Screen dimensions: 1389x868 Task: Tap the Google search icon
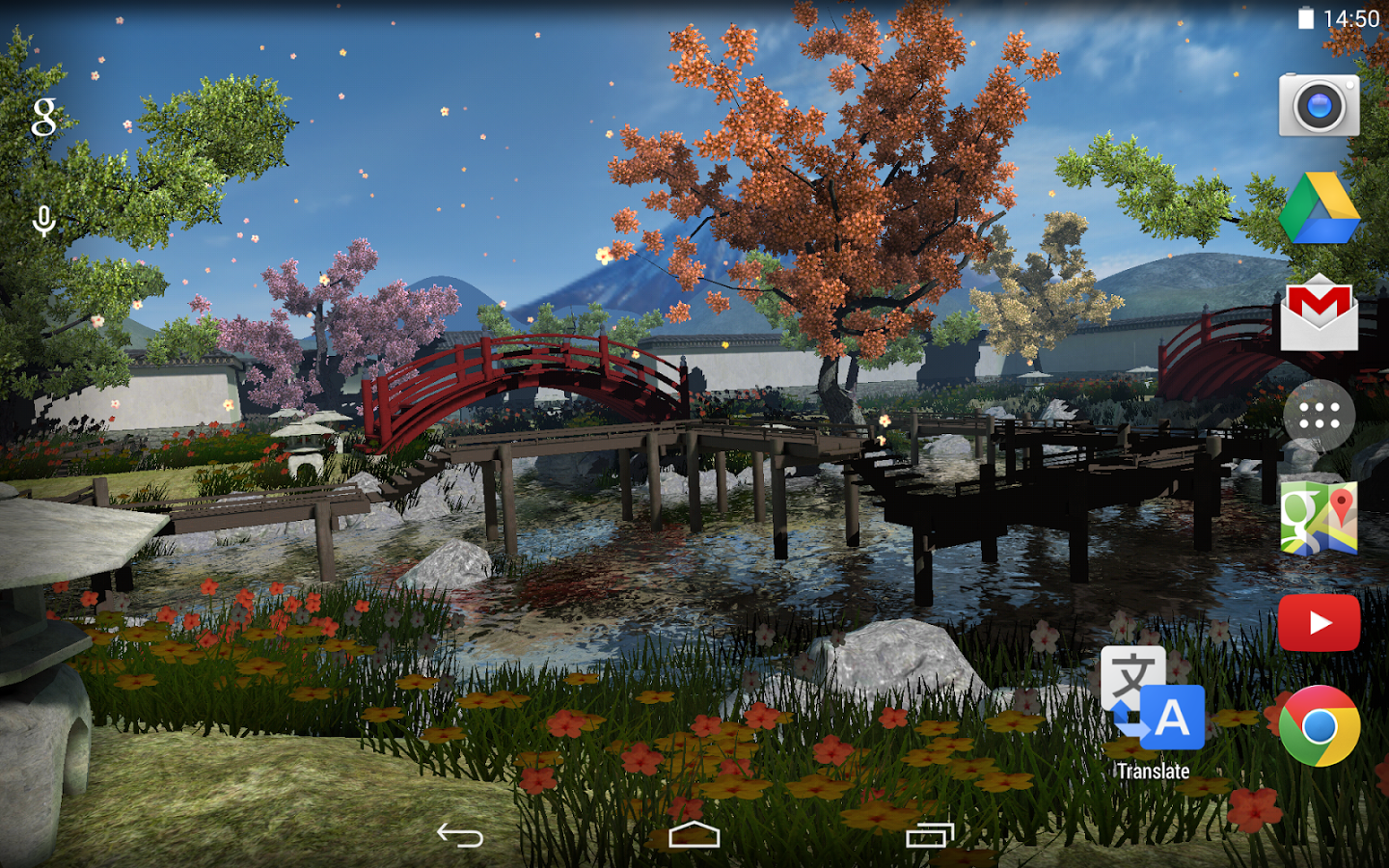(x=43, y=117)
